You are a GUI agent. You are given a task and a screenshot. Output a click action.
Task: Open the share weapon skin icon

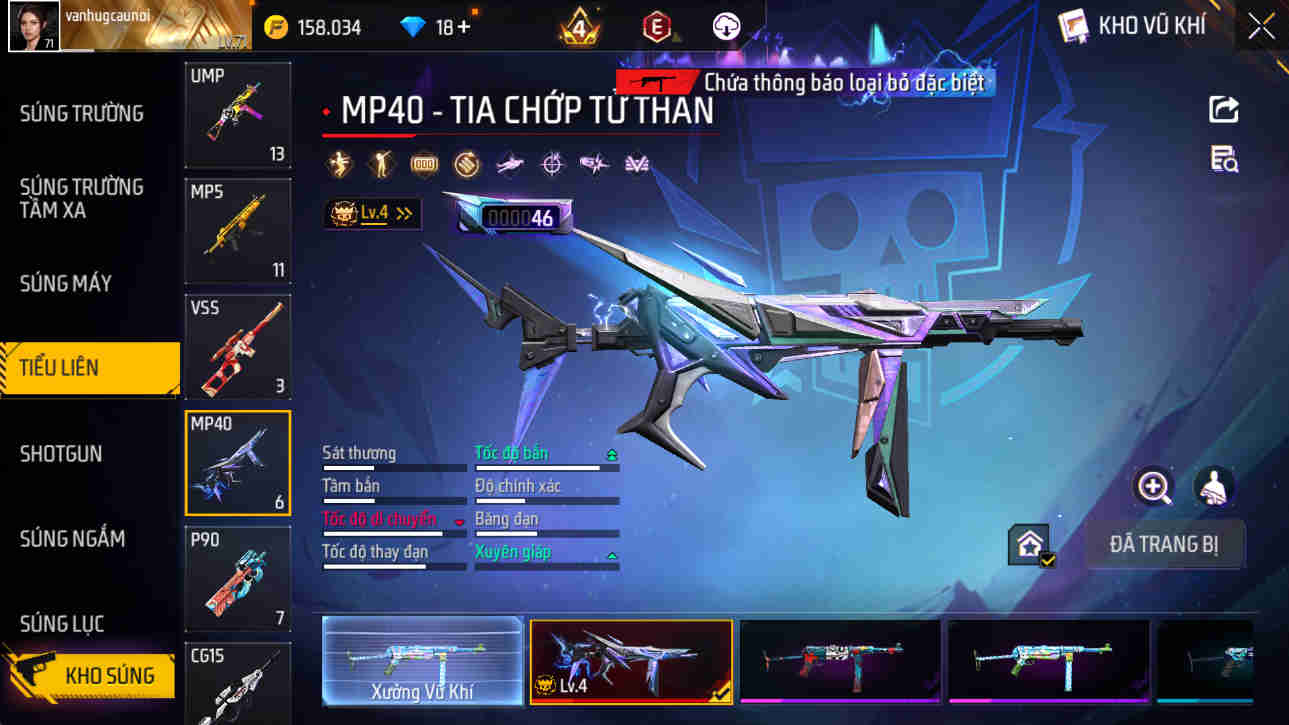1223,109
